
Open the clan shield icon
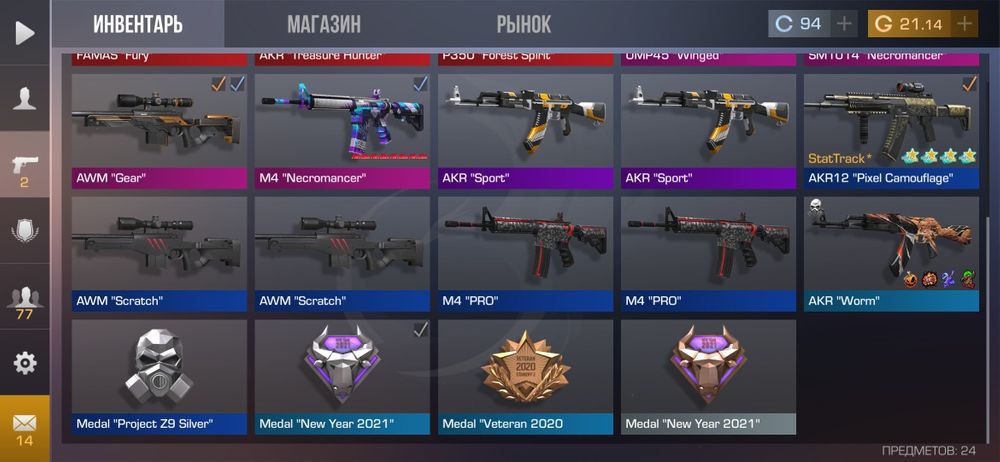pos(24,230)
